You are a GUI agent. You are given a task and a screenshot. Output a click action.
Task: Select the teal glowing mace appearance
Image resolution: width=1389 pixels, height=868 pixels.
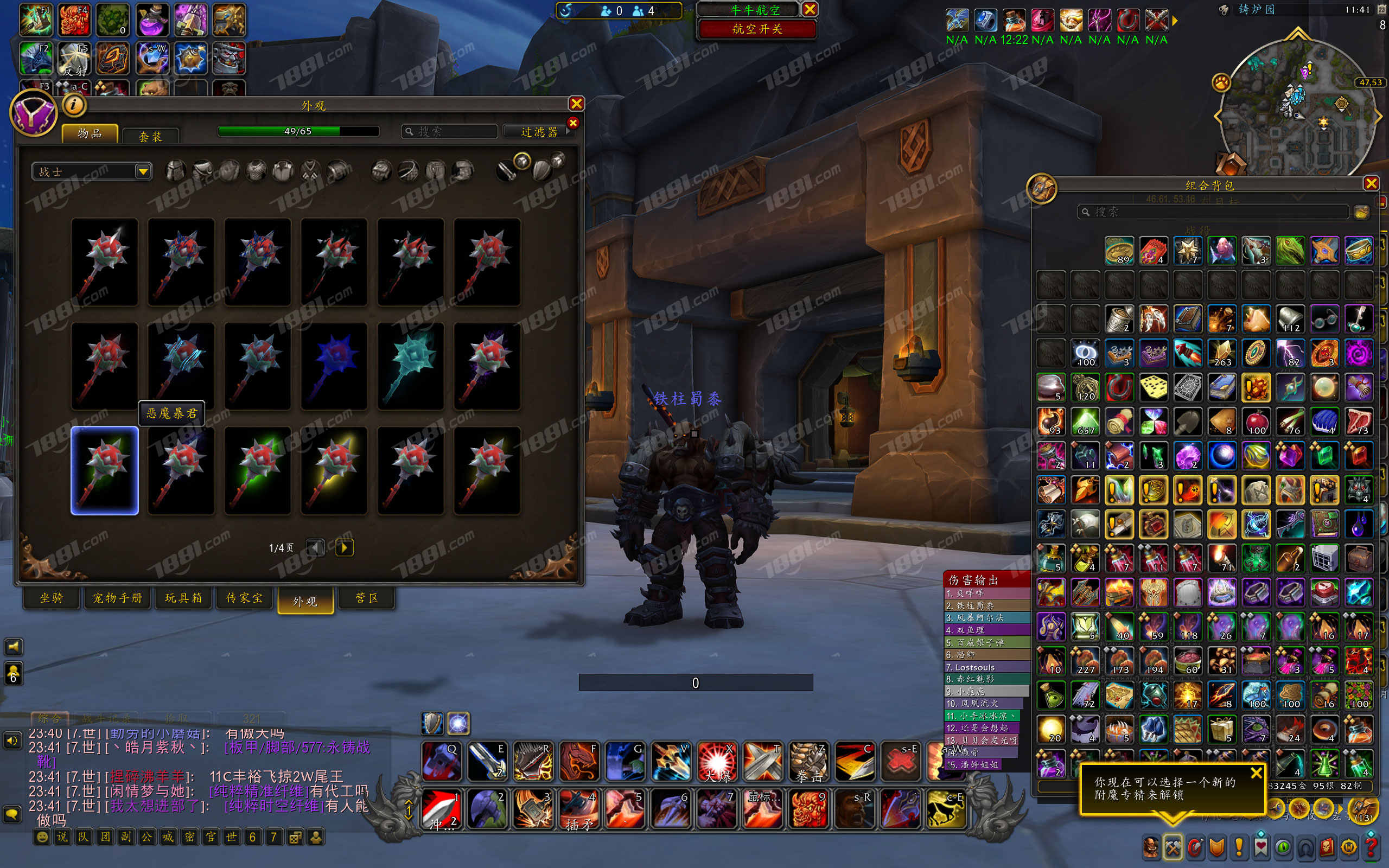(x=410, y=366)
